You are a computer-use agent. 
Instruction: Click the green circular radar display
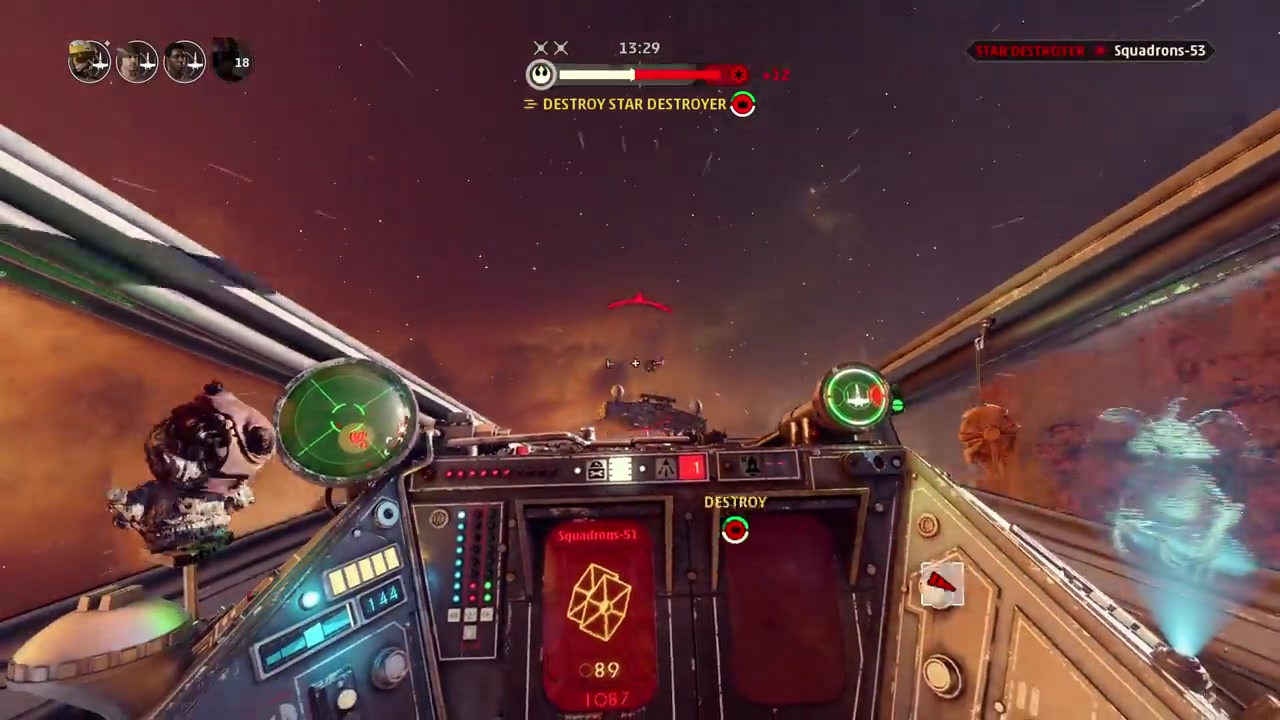click(x=345, y=422)
